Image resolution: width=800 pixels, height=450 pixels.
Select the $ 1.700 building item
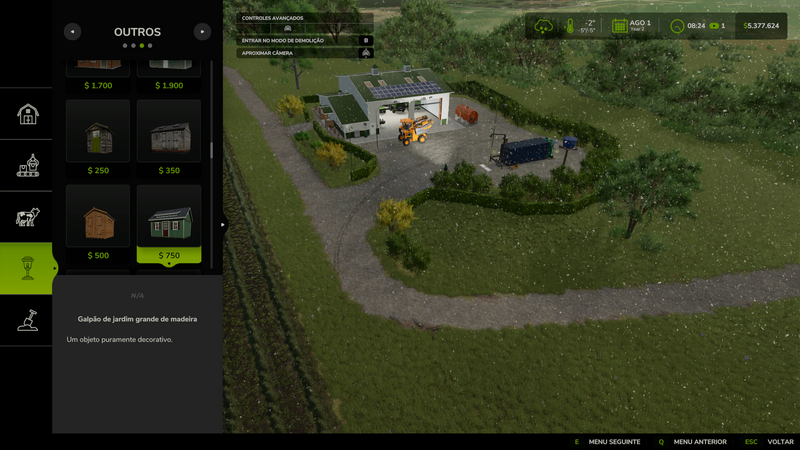[x=98, y=68]
